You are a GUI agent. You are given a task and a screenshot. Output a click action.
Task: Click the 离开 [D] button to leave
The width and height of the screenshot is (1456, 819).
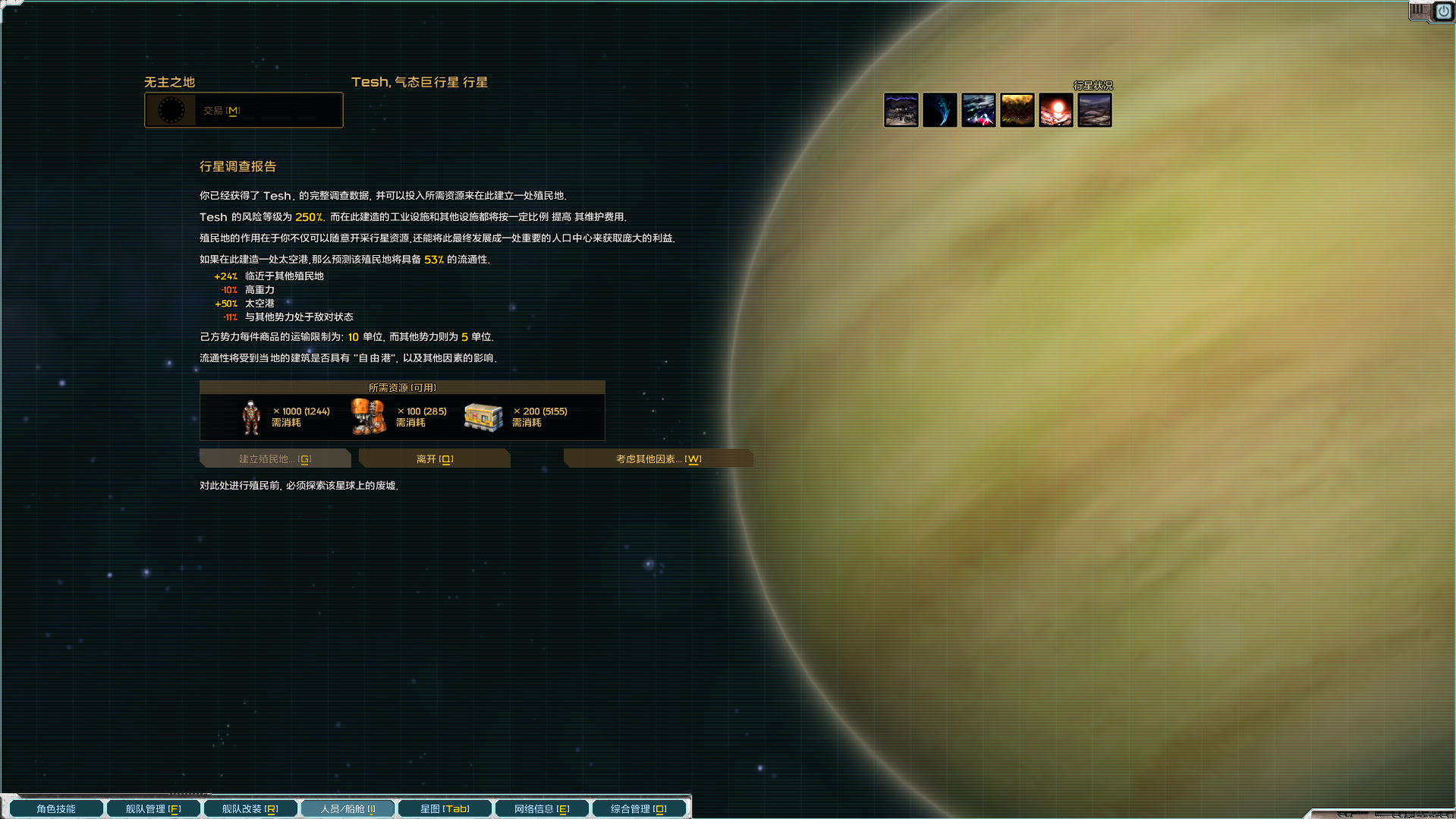(x=434, y=458)
